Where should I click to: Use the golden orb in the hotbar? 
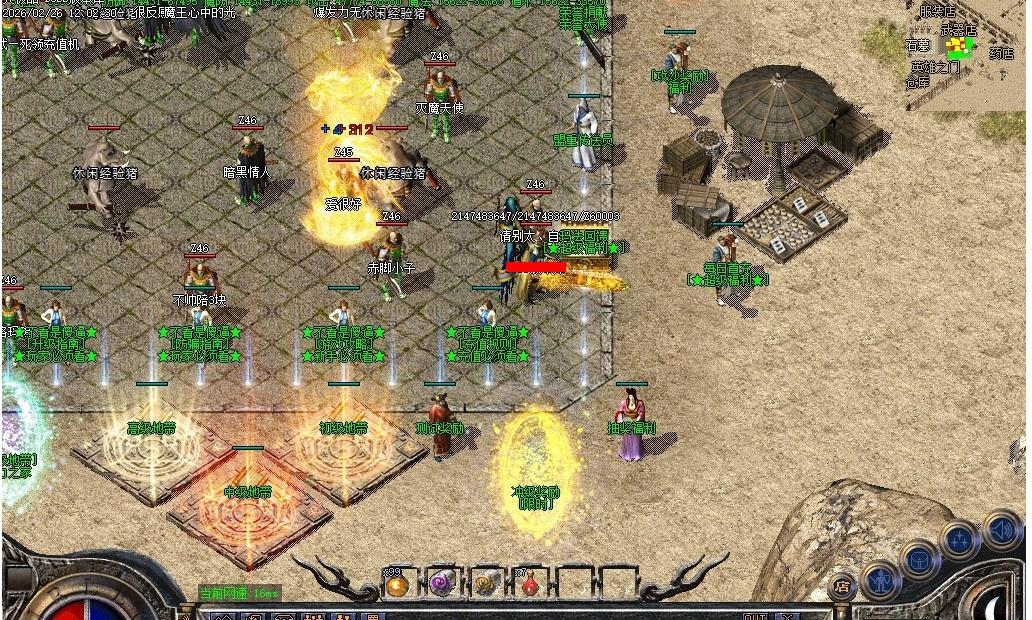click(398, 585)
